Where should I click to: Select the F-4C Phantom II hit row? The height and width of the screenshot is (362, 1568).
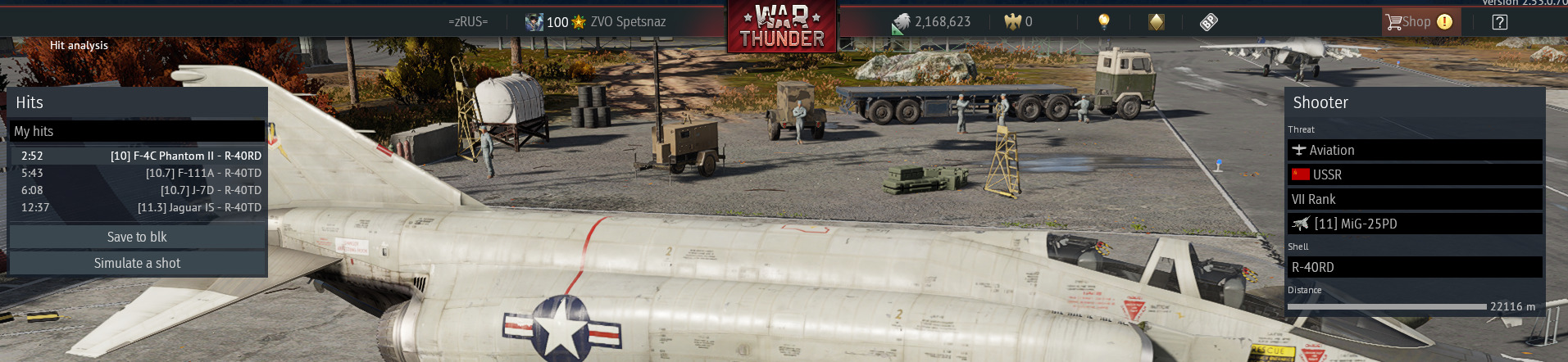pyautogui.click(x=138, y=156)
